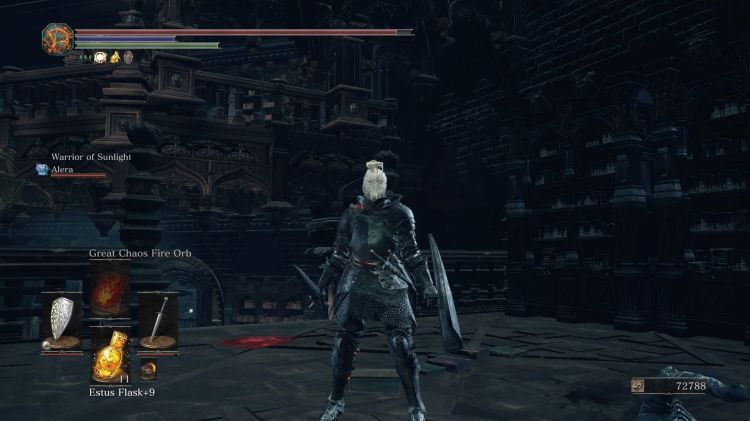Choose the Estus Flask+9 item slot

pyautogui.click(x=109, y=357)
